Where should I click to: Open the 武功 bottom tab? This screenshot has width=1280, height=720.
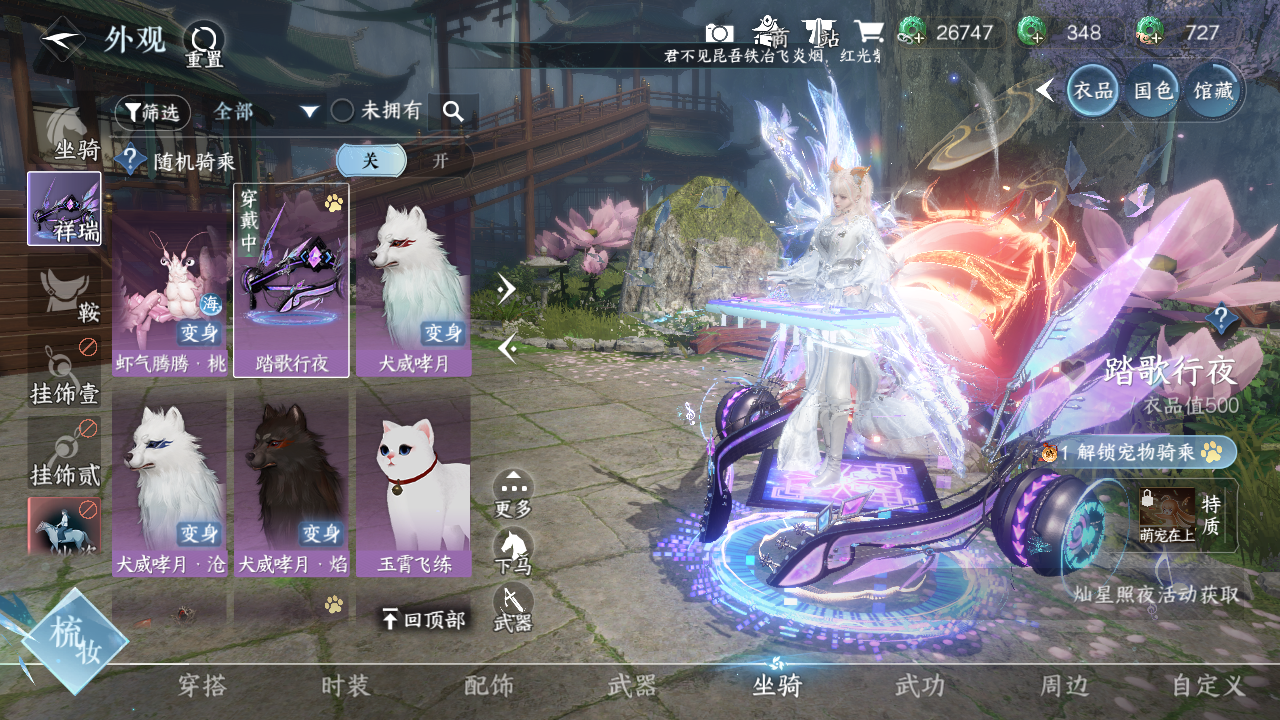coord(919,686)
